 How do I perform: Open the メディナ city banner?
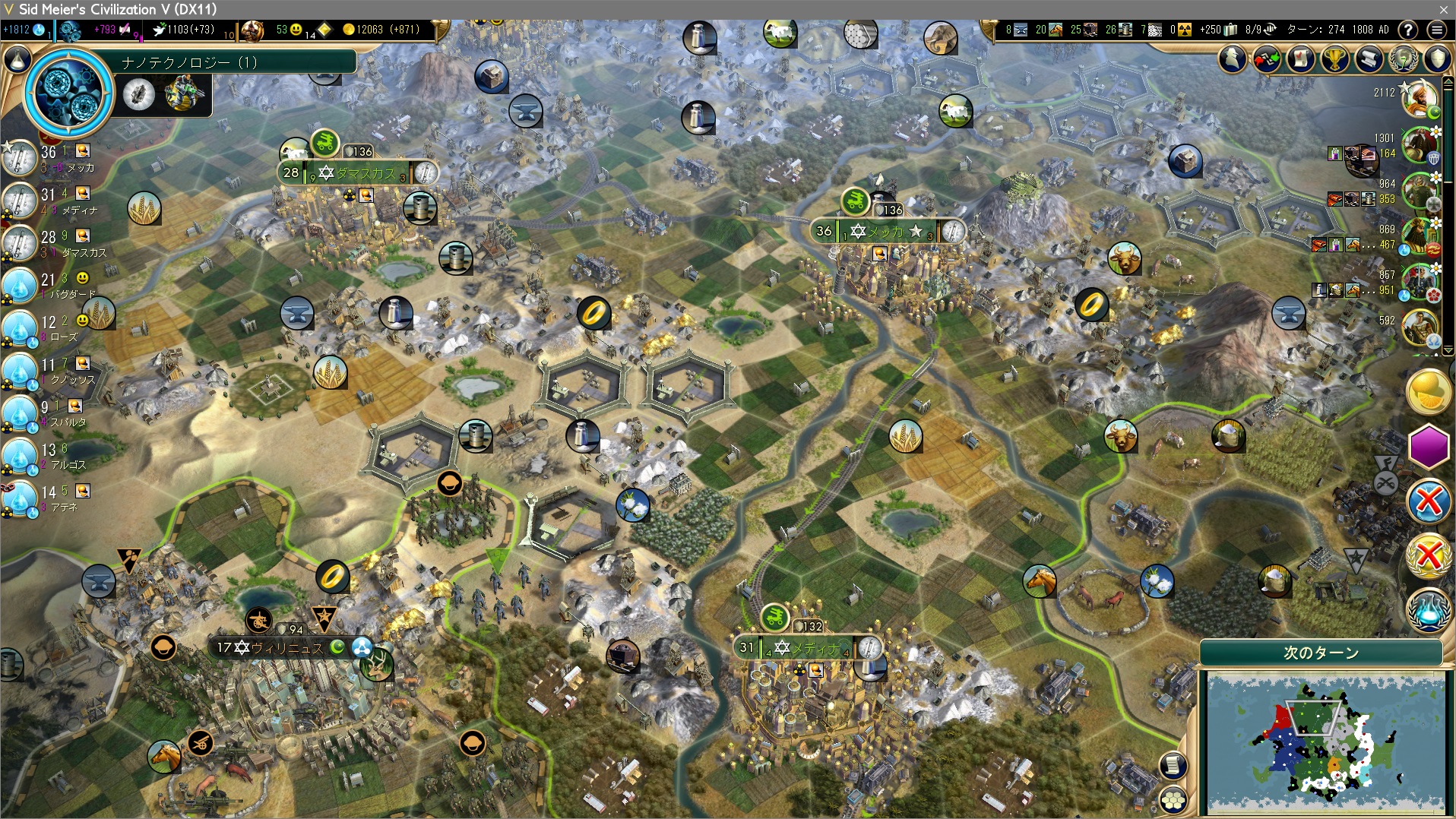point(813,648)
